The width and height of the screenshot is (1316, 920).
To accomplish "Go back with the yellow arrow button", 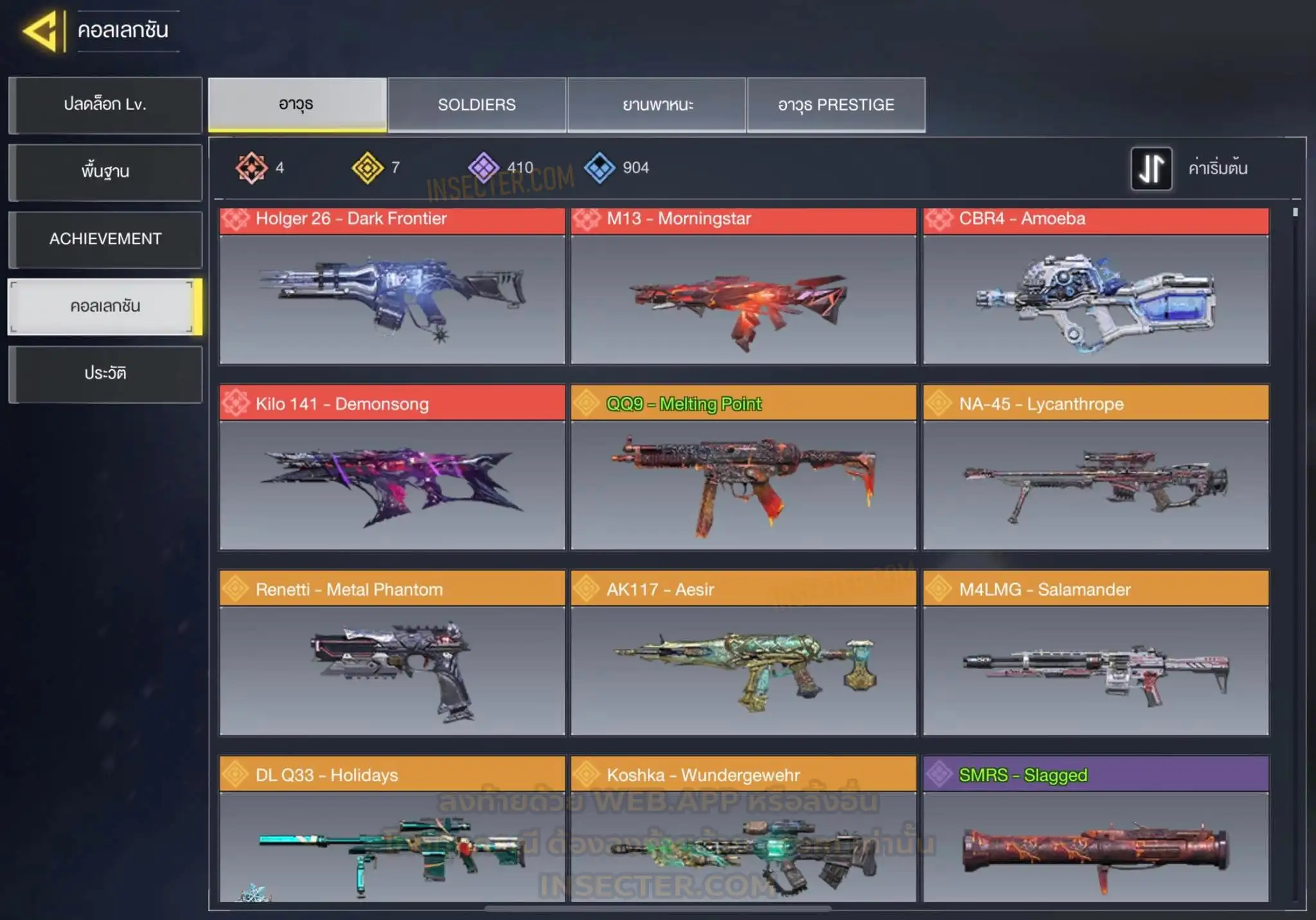I will tap(41, 30).
